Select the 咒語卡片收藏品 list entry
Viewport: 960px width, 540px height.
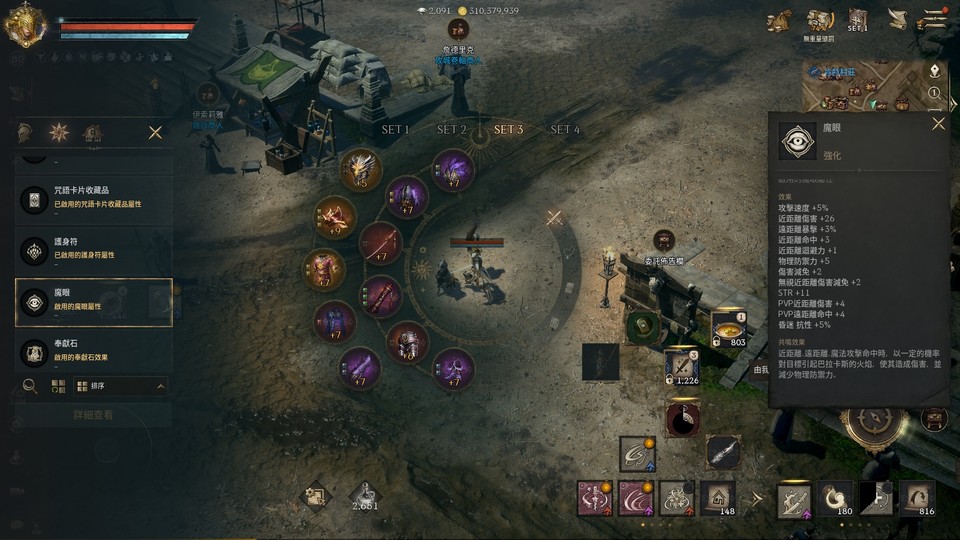click(93, 199)
